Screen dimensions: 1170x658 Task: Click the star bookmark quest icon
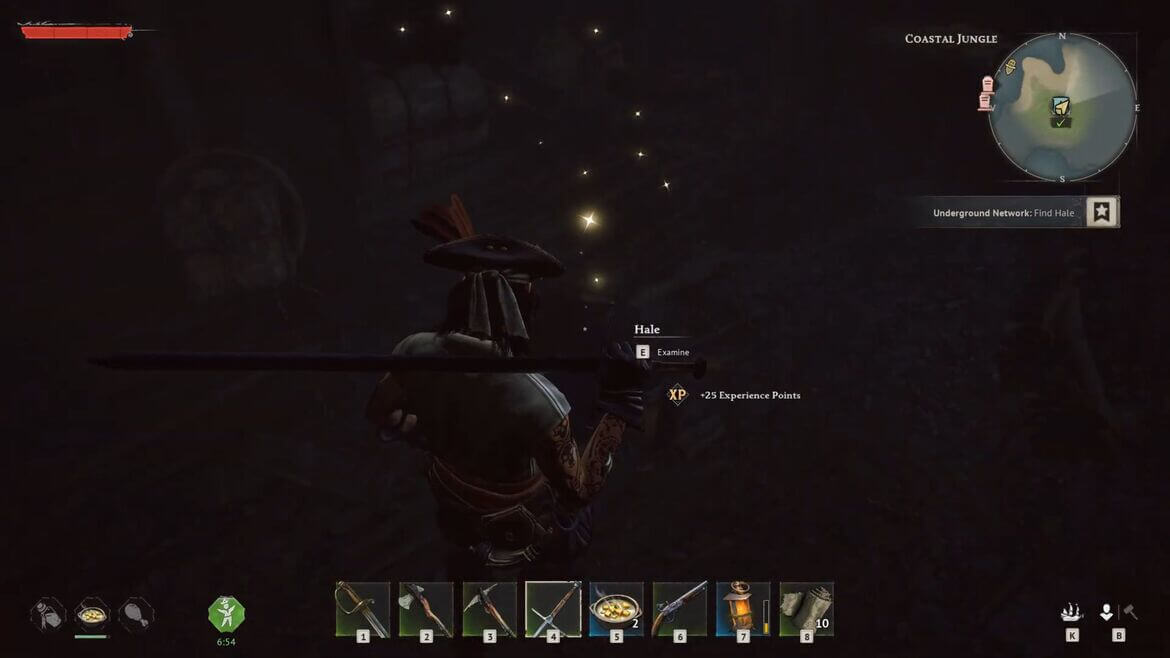pyautogui.click(x=1101, y=212)
